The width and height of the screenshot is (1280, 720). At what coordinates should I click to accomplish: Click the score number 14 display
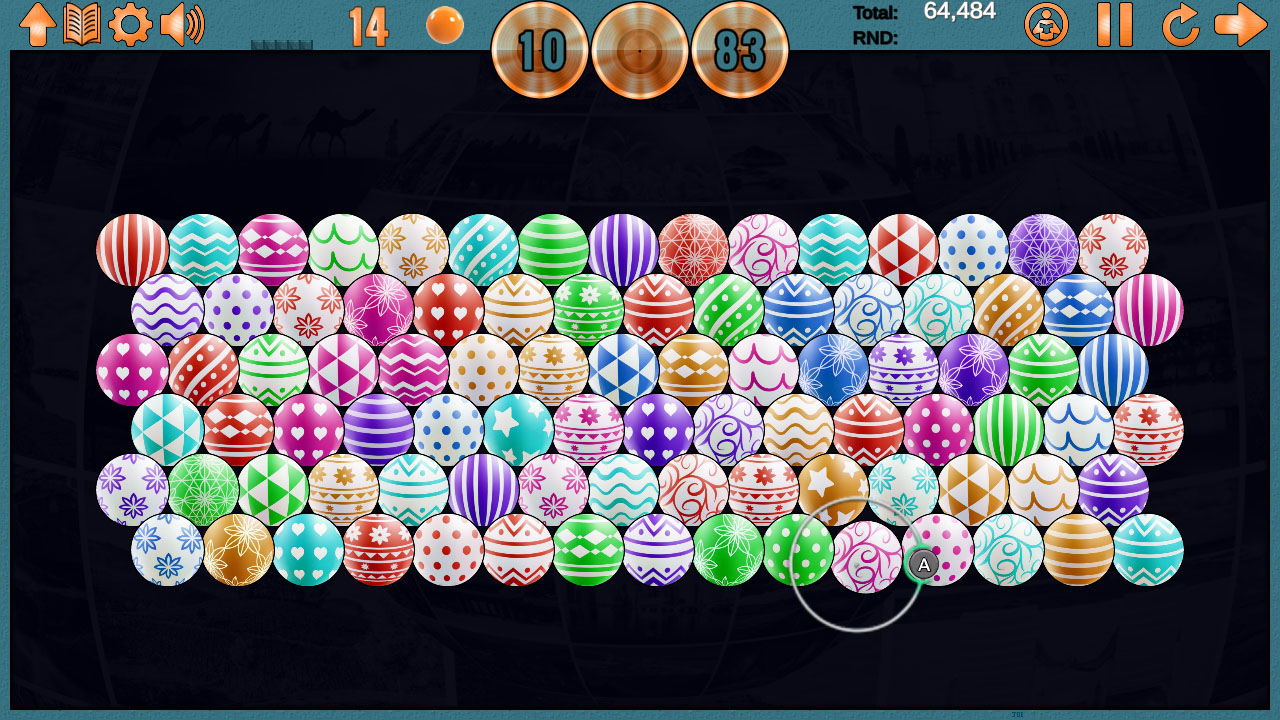click(370, 25)
